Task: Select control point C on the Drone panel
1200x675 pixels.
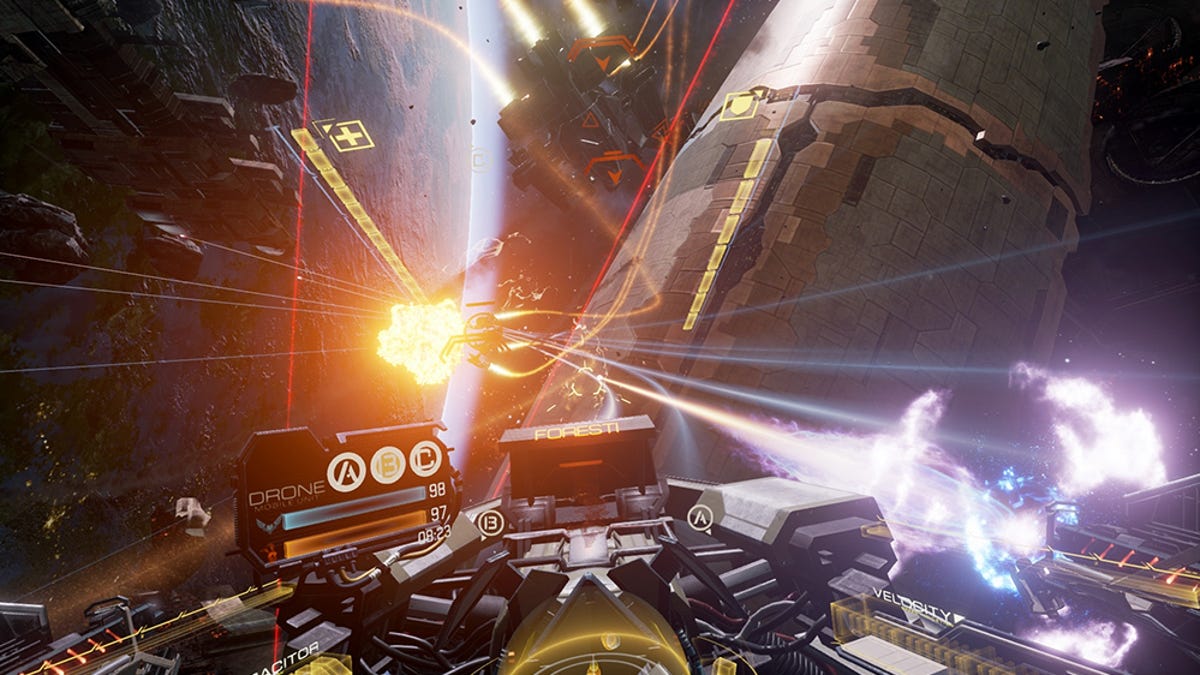Action: pyautogui.click(x=426, y=459)
